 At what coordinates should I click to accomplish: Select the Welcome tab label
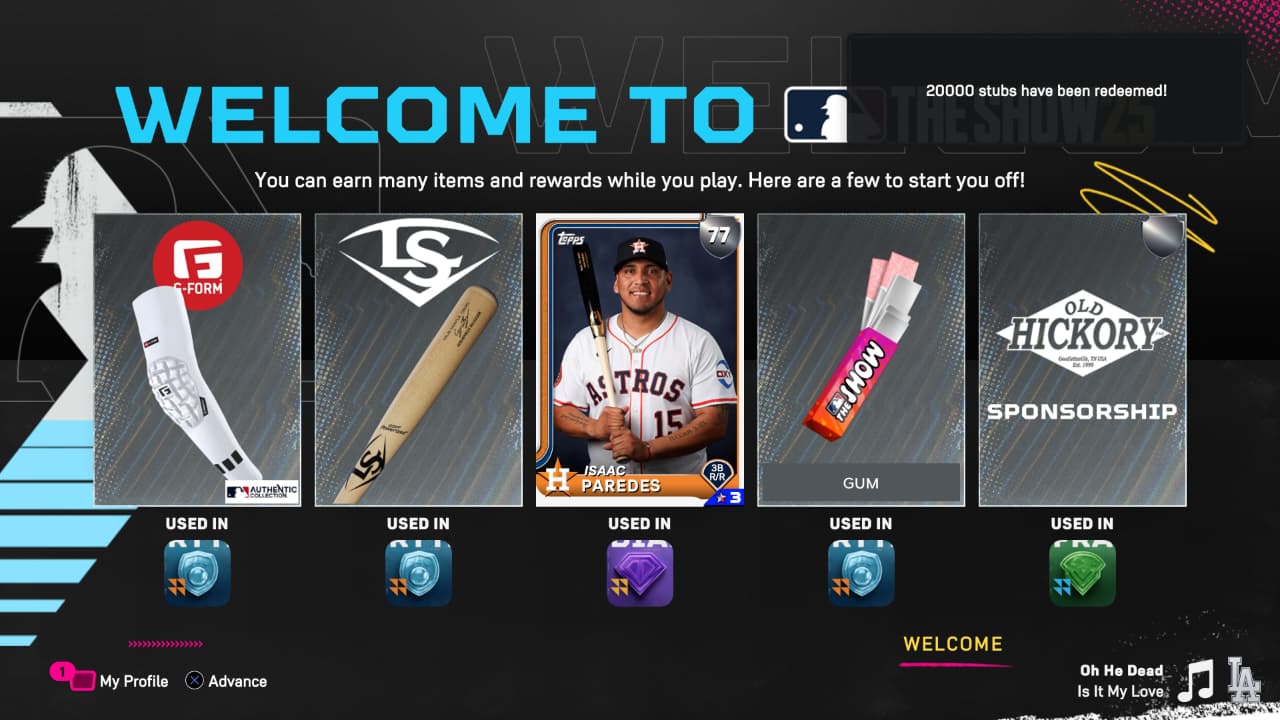click(x=952, y=644)
